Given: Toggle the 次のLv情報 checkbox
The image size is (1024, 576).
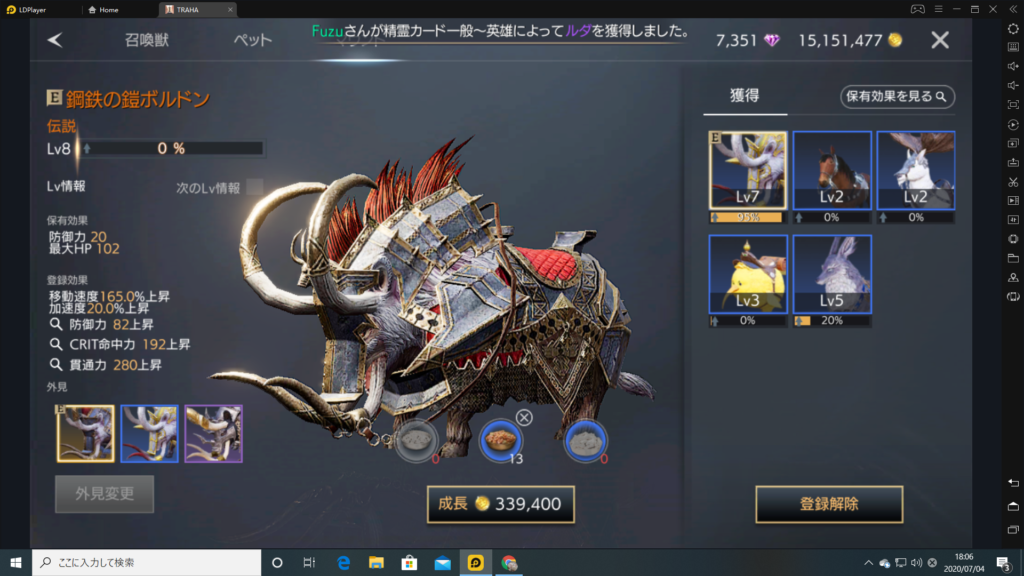Looking at the screenshot, I should [255, 187].
